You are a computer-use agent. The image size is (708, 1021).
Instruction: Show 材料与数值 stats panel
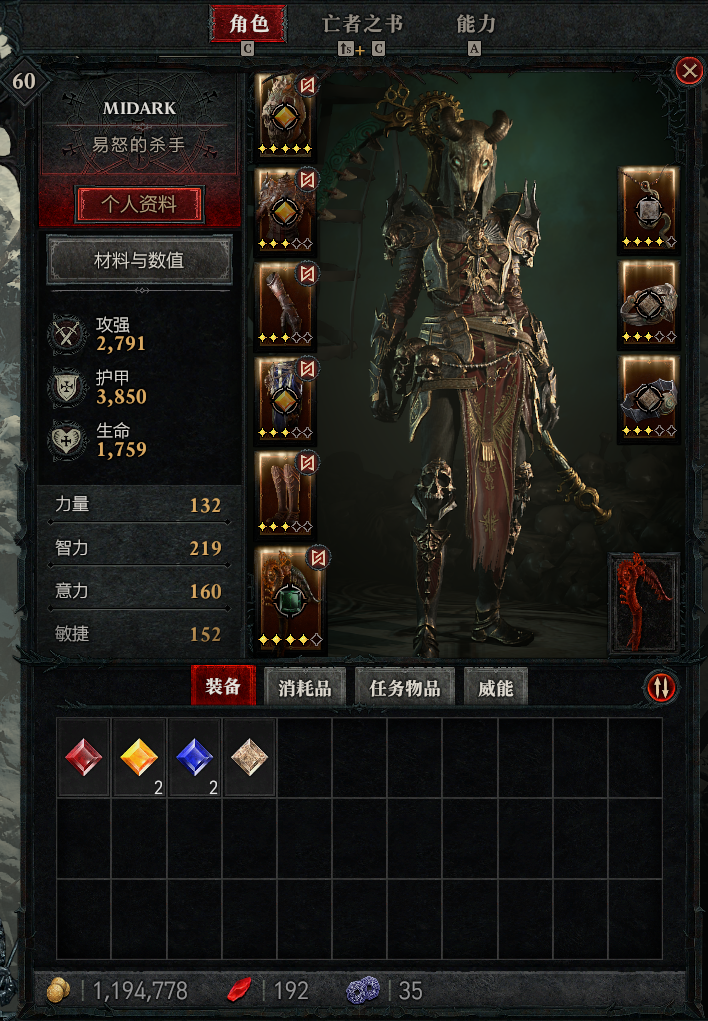(x=140, y=261)
